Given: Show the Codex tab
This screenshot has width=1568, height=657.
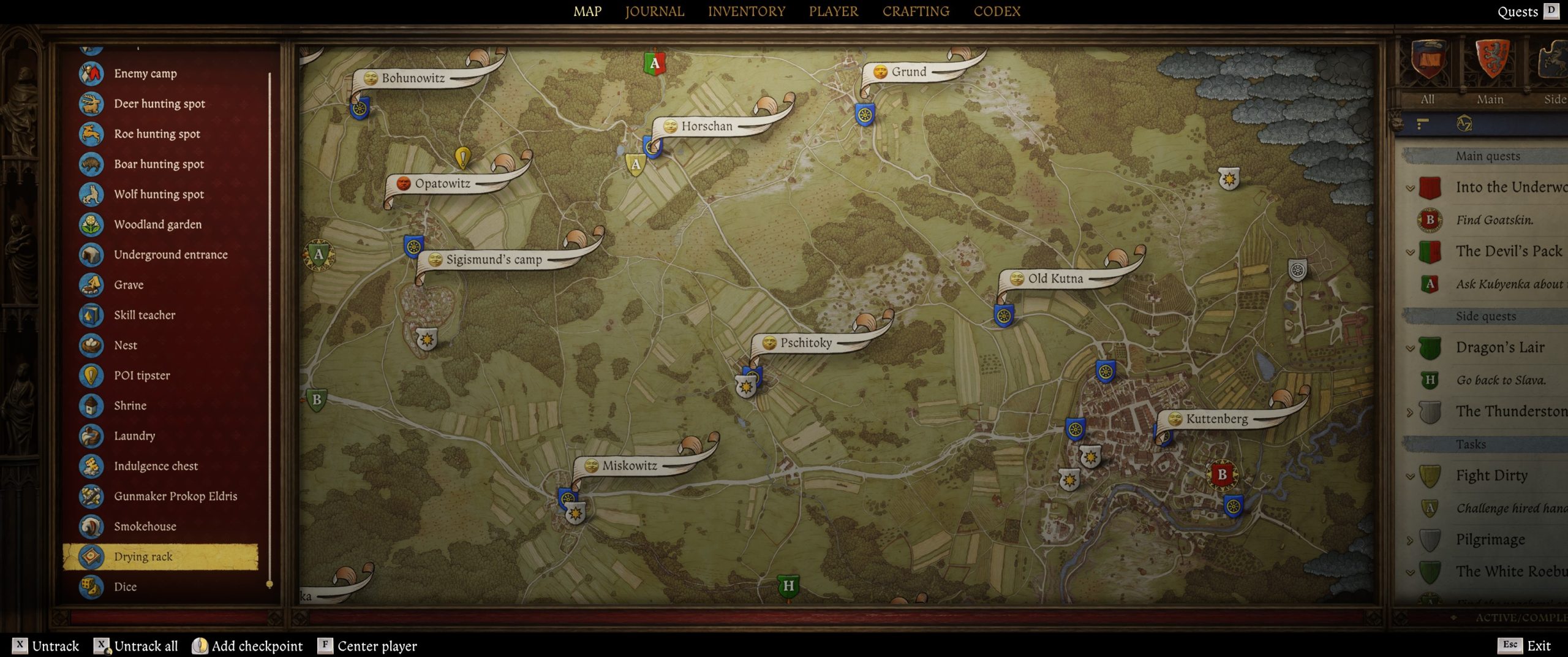Looking at the screenshot, I should [x=997, y=11].
